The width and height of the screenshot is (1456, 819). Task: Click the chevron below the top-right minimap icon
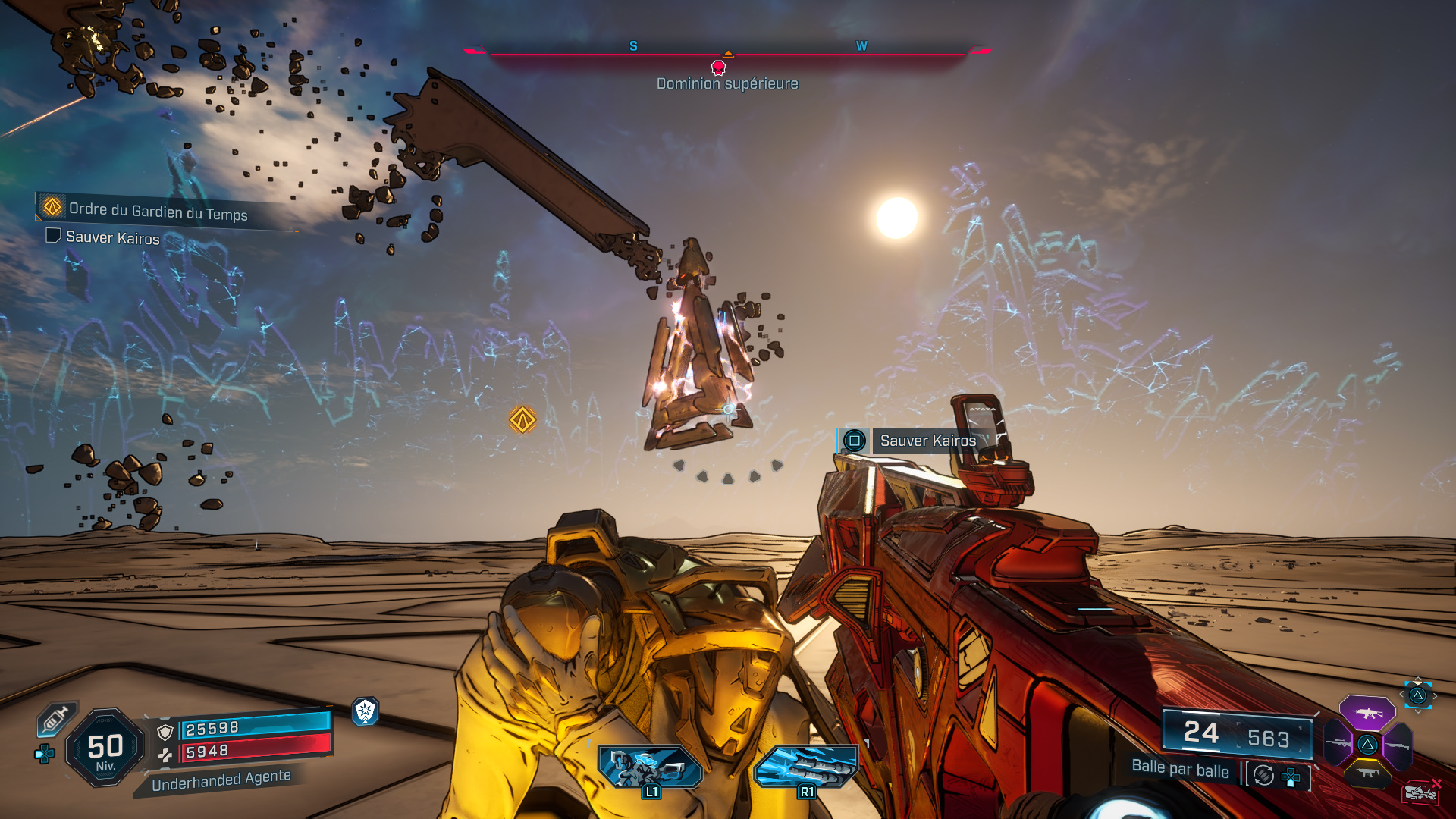1418,711
